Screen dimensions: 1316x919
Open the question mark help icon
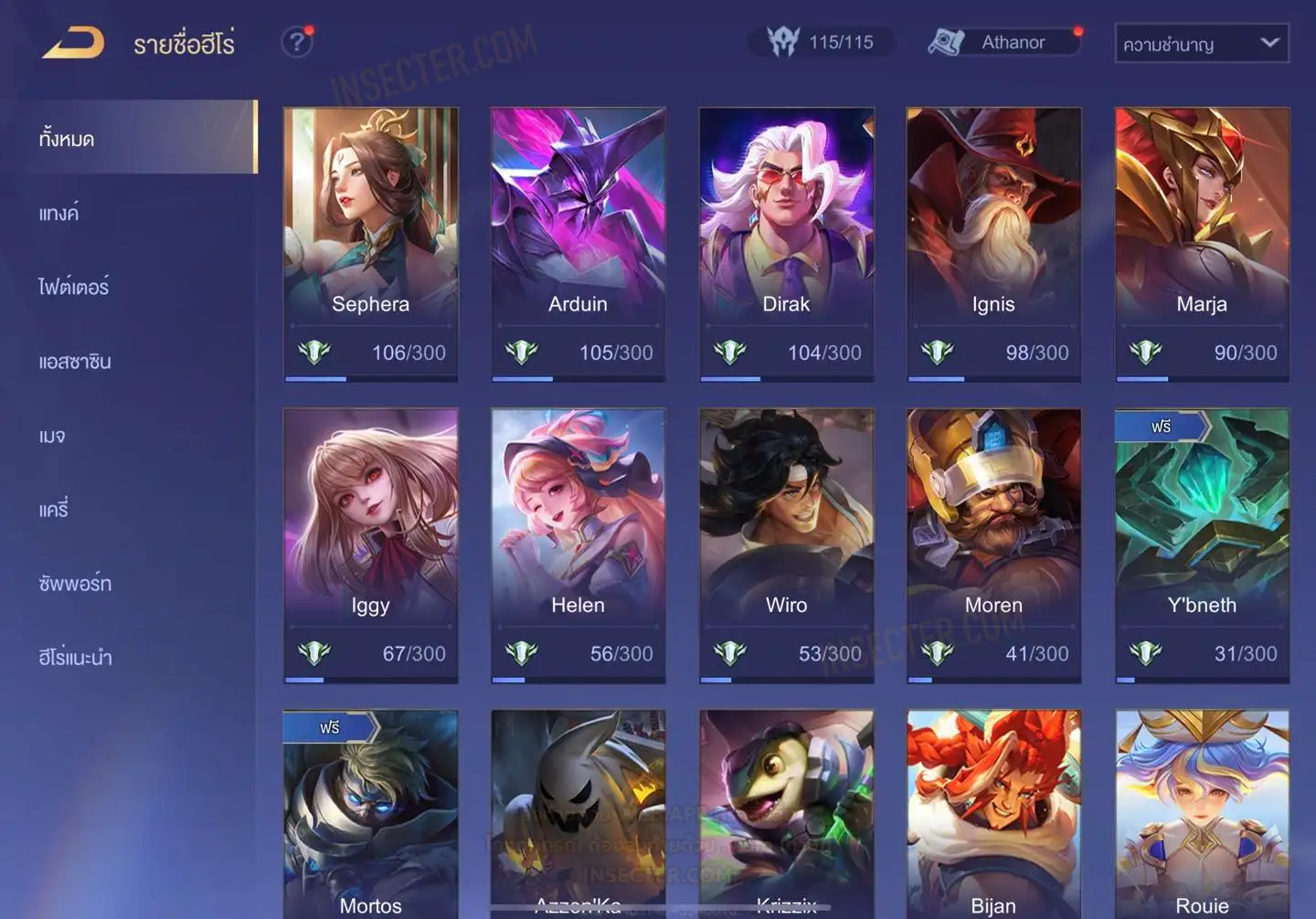[296, 42]
